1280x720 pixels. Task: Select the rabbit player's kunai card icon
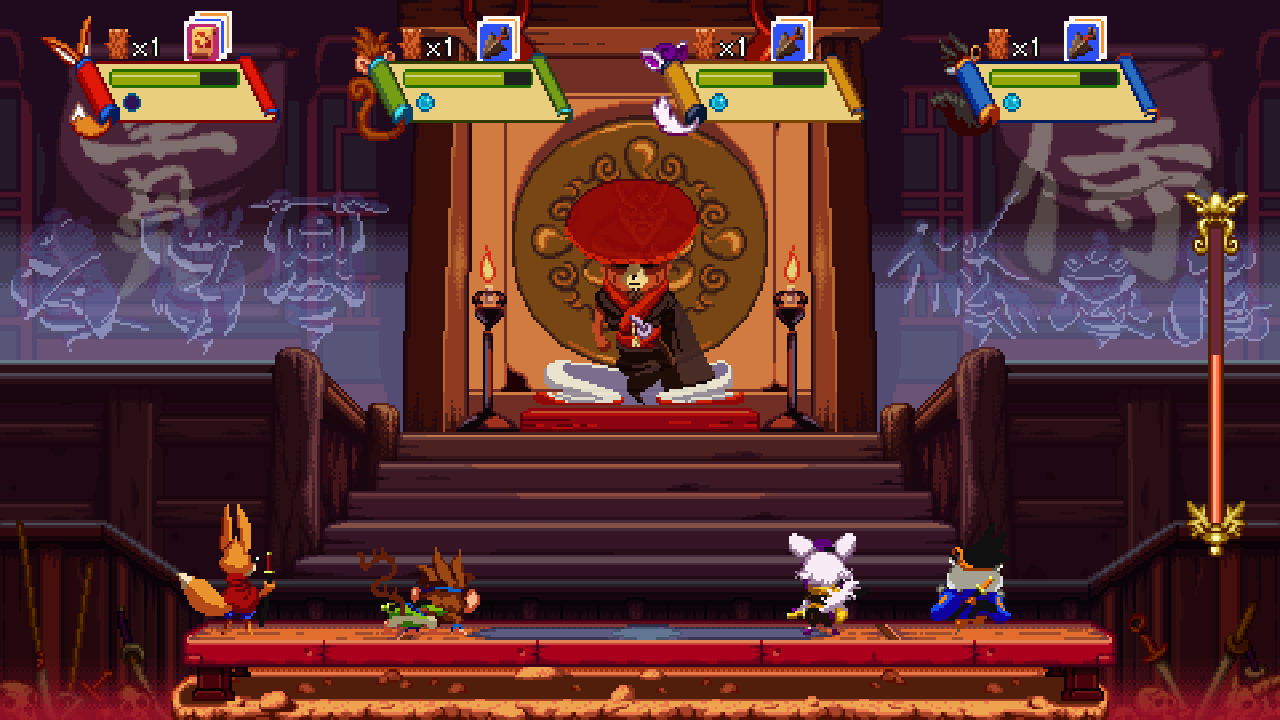click(x=789, y=41)
